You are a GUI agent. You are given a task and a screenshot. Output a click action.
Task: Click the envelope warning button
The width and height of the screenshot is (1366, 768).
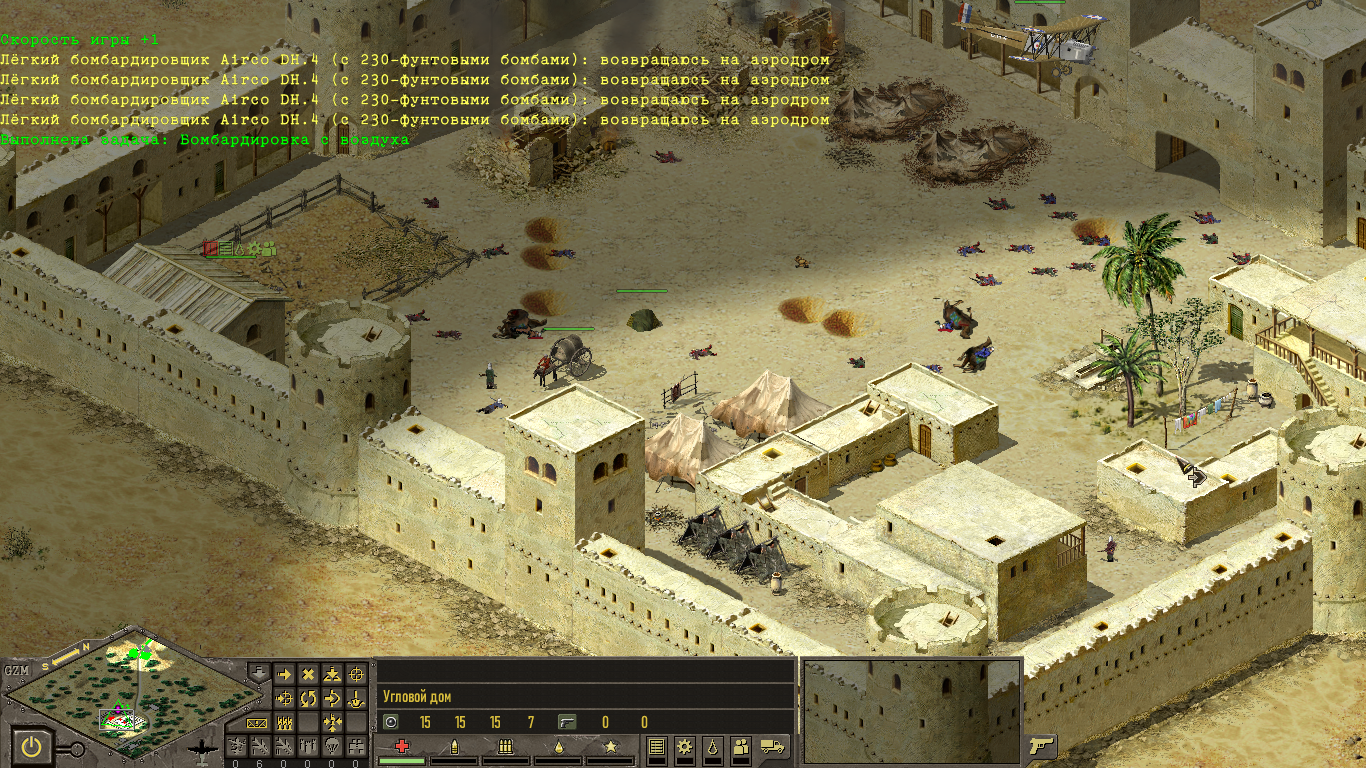[257, 722]
